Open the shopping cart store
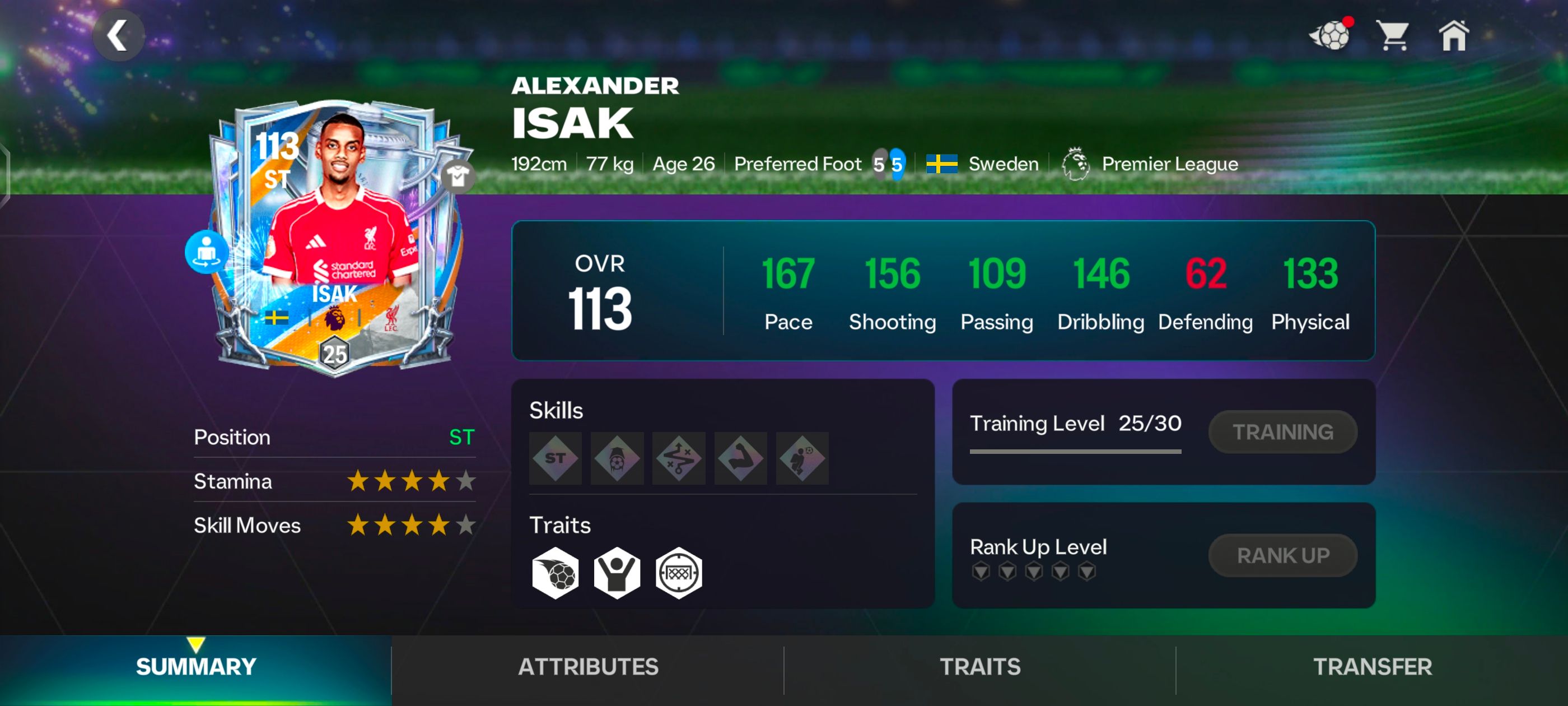Image resolution: width=1568 pixels, height=706 pixels. pos(1393,36)
